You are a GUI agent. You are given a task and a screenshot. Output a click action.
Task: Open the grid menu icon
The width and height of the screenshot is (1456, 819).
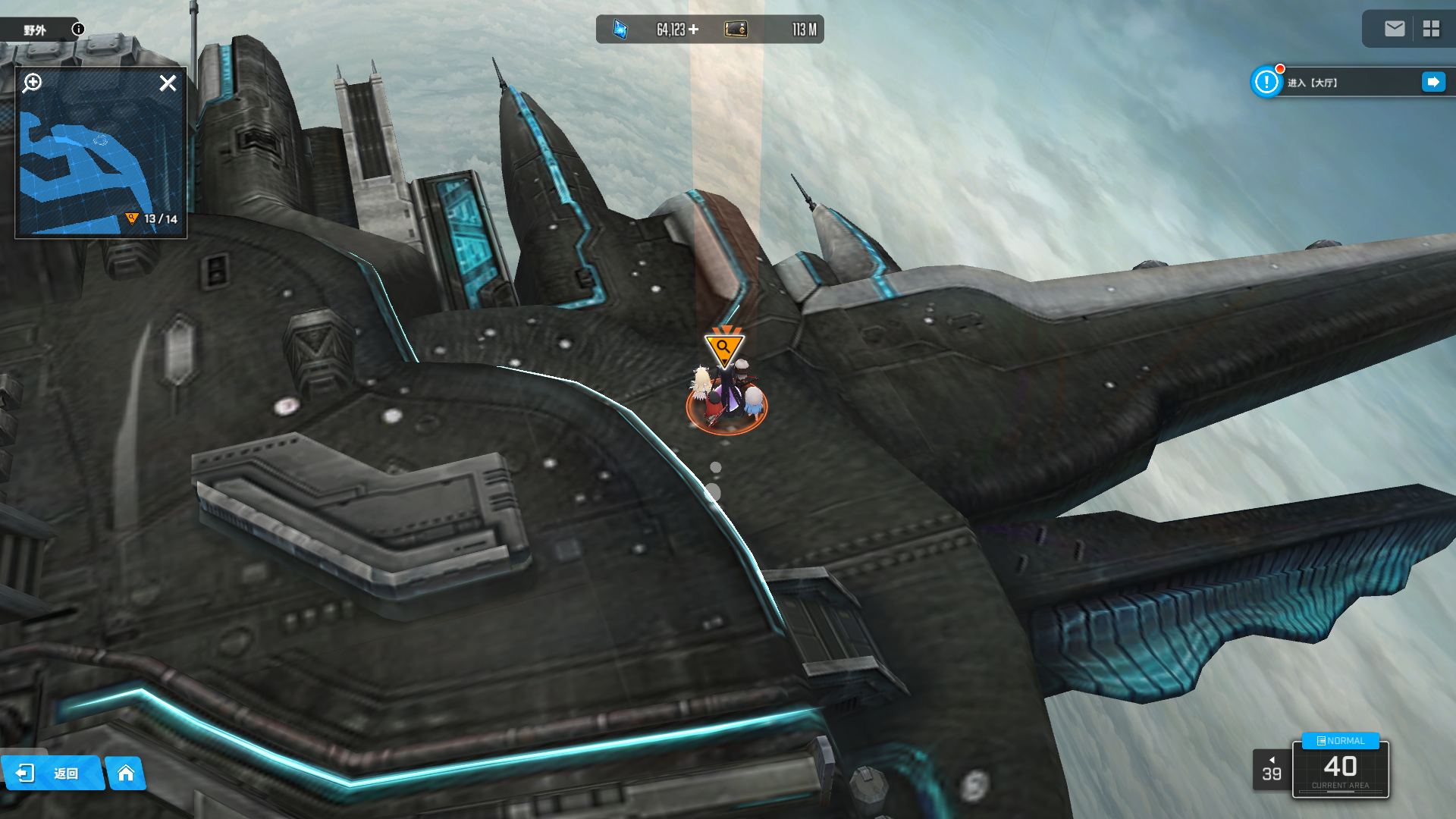[1431, 29]
